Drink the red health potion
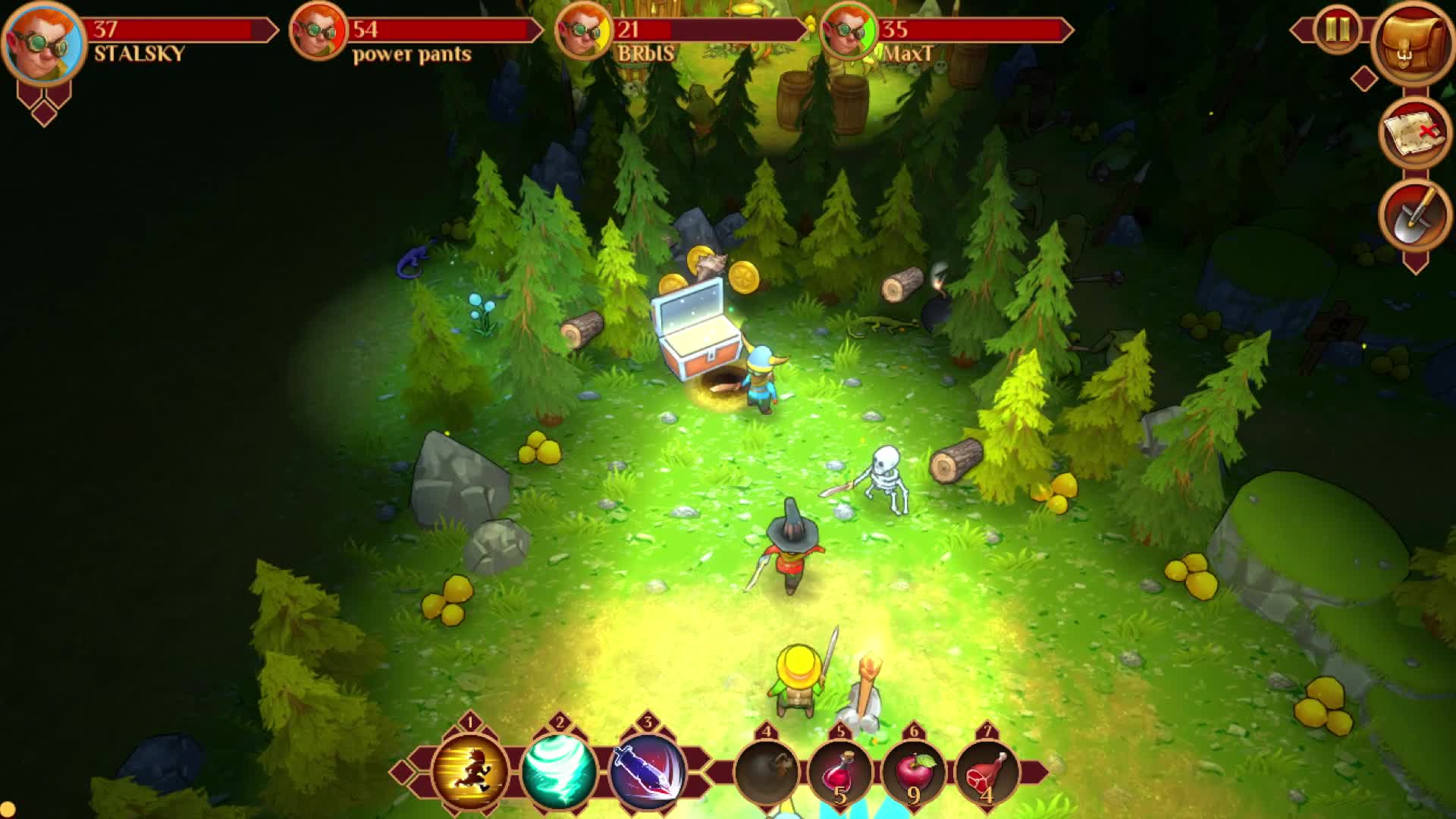The image size is (1456, 819). [839, 773]
